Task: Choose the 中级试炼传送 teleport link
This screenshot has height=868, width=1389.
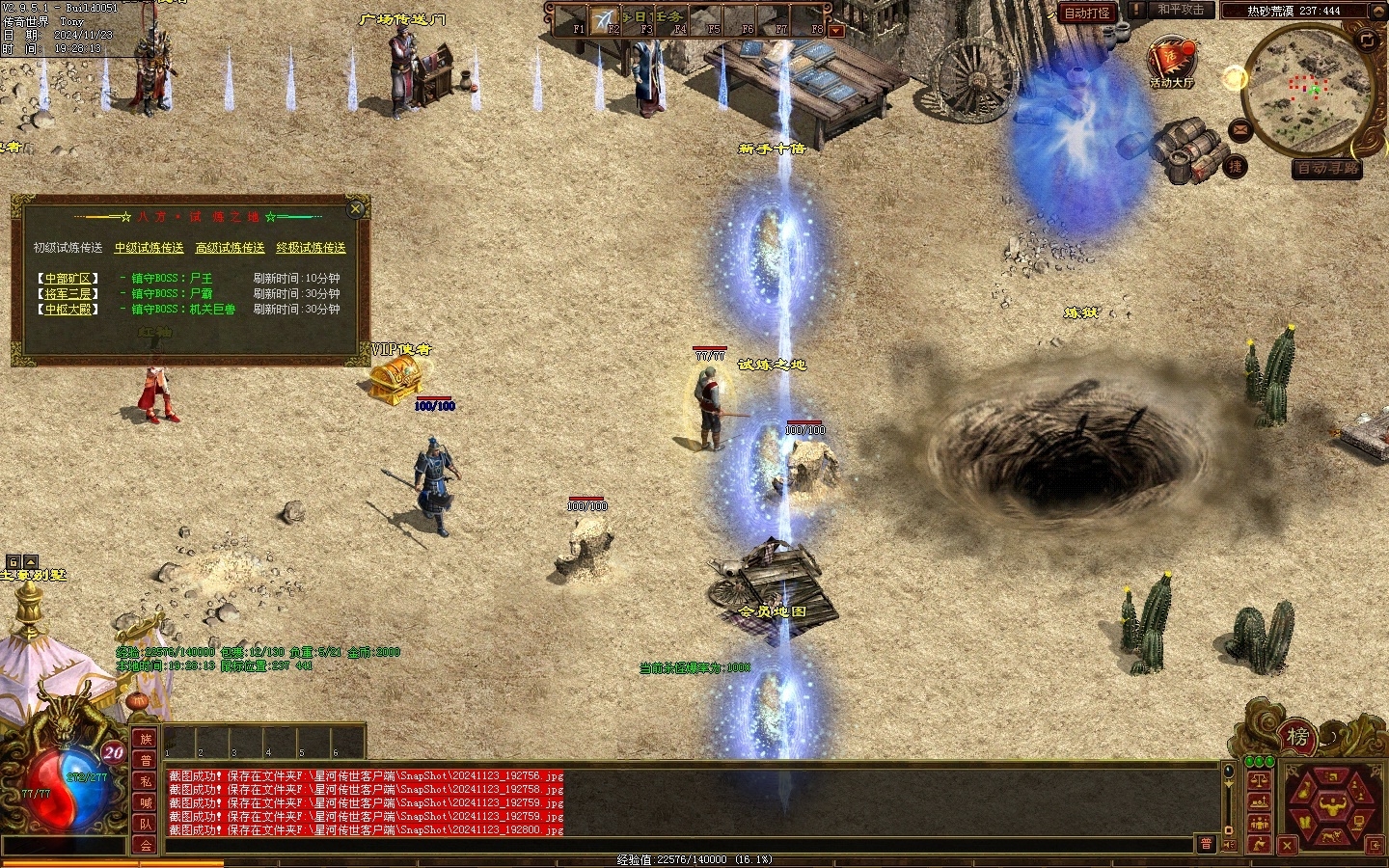Action: point(149,248)
